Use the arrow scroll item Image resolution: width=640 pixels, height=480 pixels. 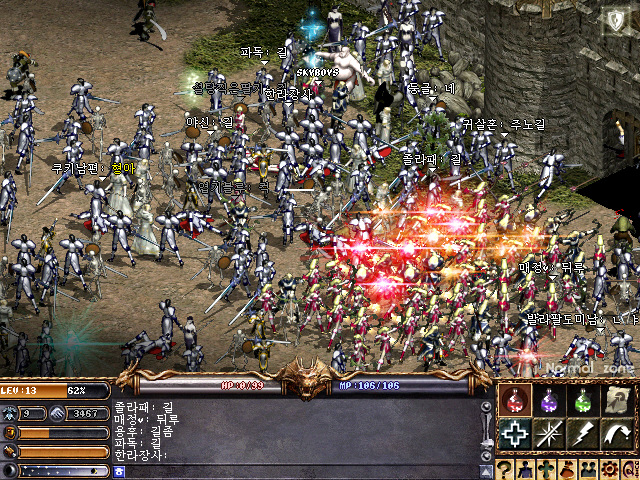coord(617,401)
